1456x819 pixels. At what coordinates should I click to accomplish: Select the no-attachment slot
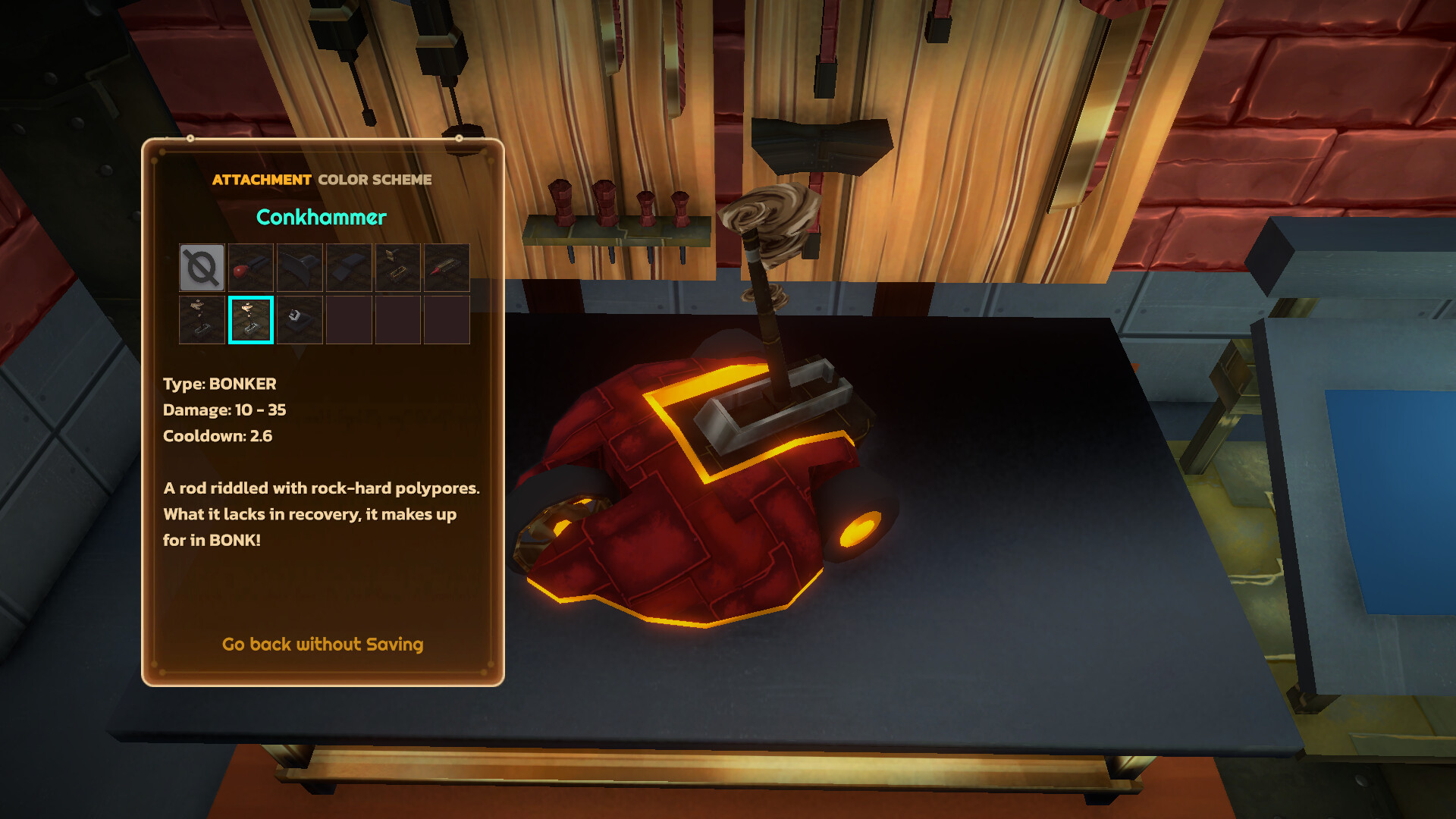click(x=202, y=268)
